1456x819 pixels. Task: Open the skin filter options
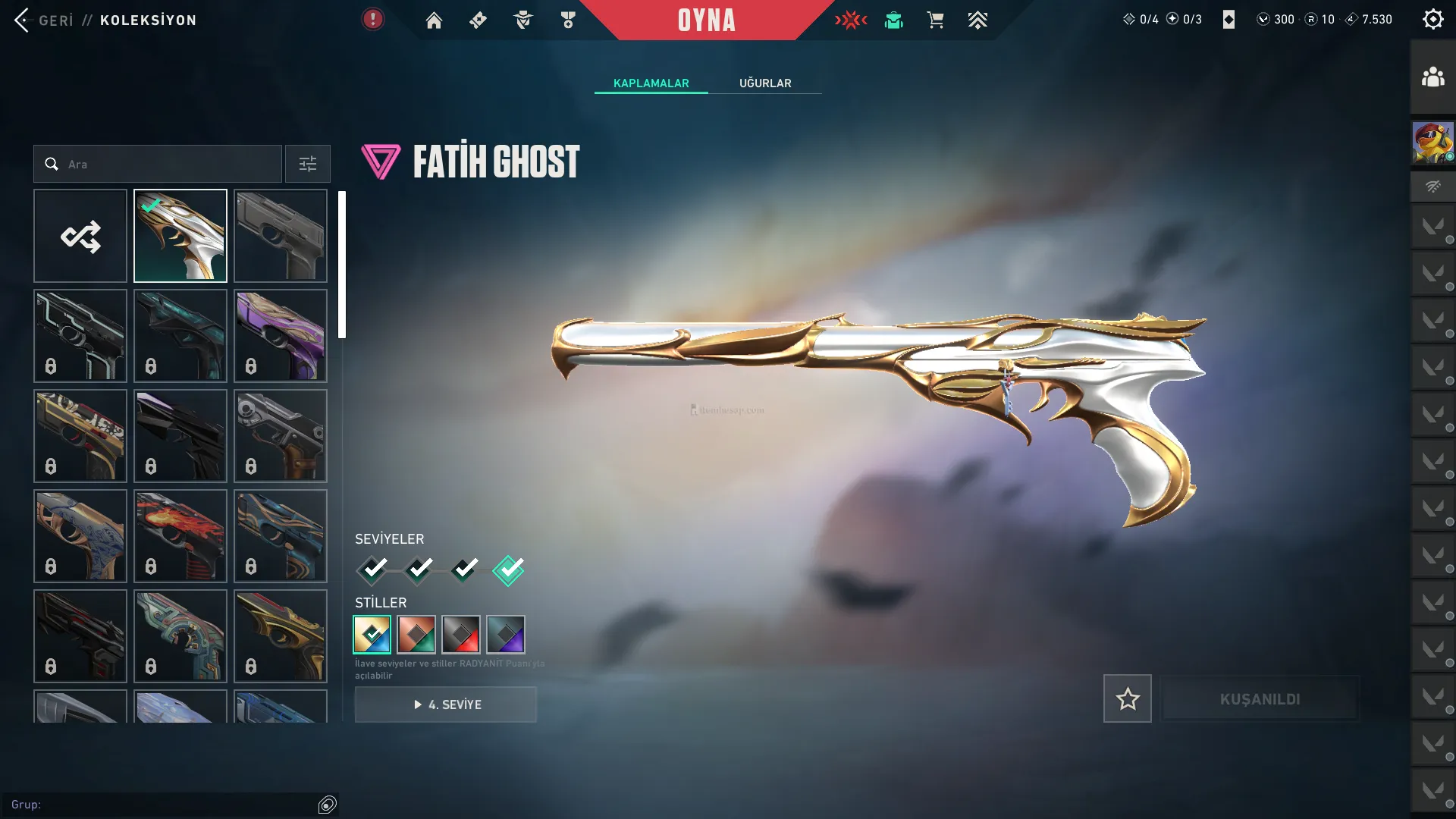pyautogui.click(x=307, y=164)
